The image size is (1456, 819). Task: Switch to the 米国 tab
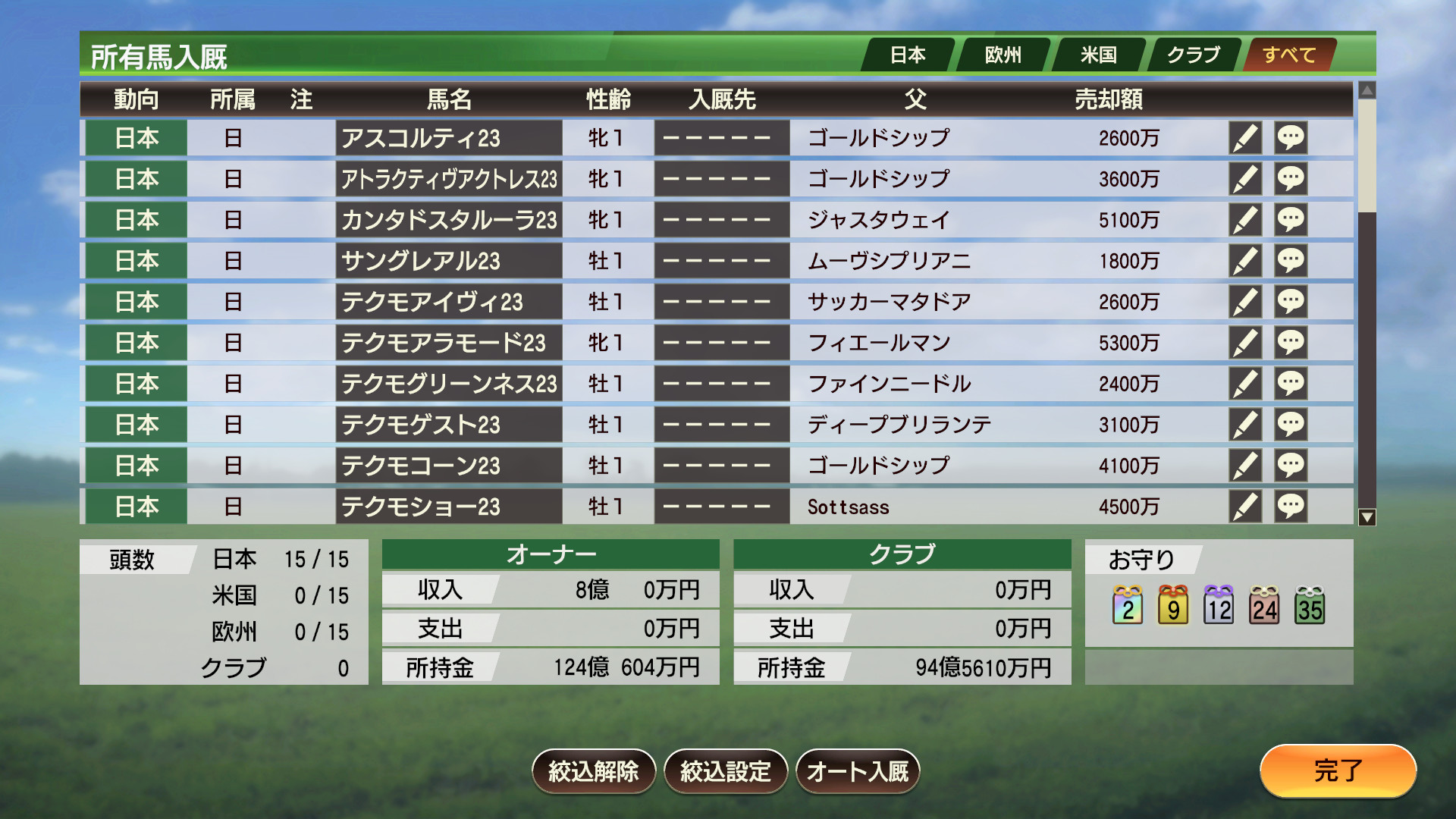(1099, 54)
